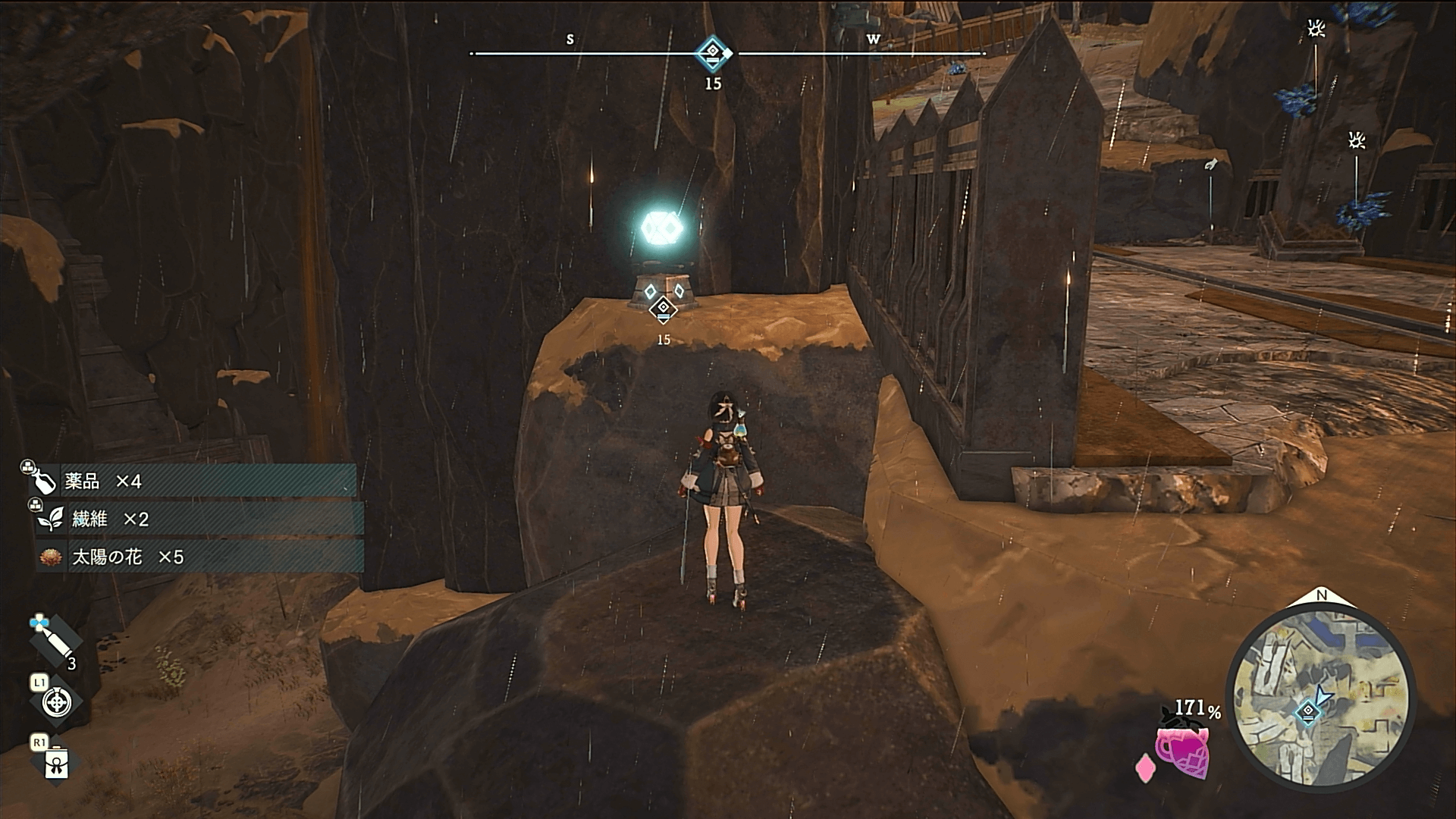The width and height of the screenshot is (1456, 819).
Task: Click the objective marker on the minimap
Action: pos(1308,712)
